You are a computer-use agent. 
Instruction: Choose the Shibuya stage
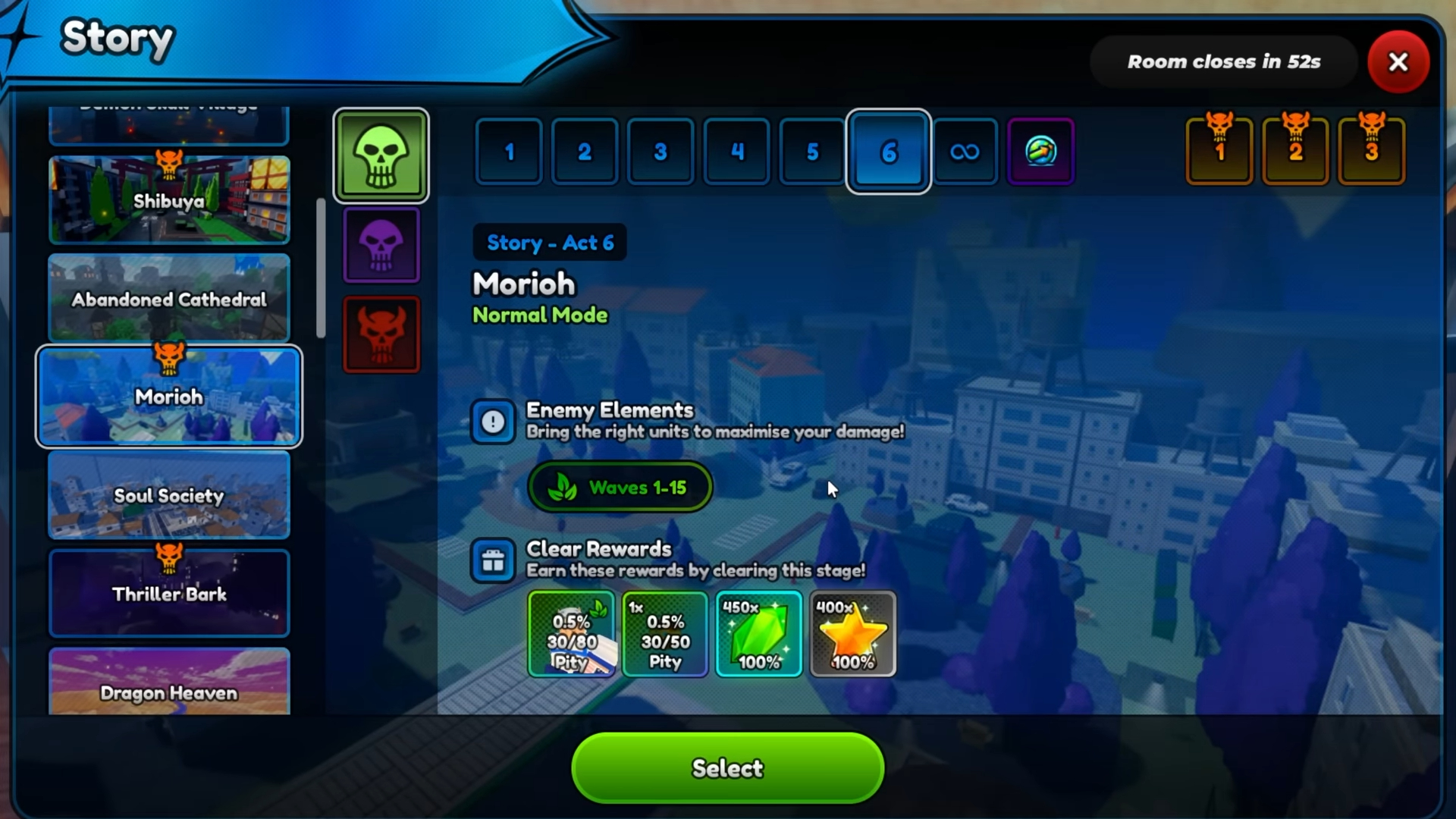(169, 200)
